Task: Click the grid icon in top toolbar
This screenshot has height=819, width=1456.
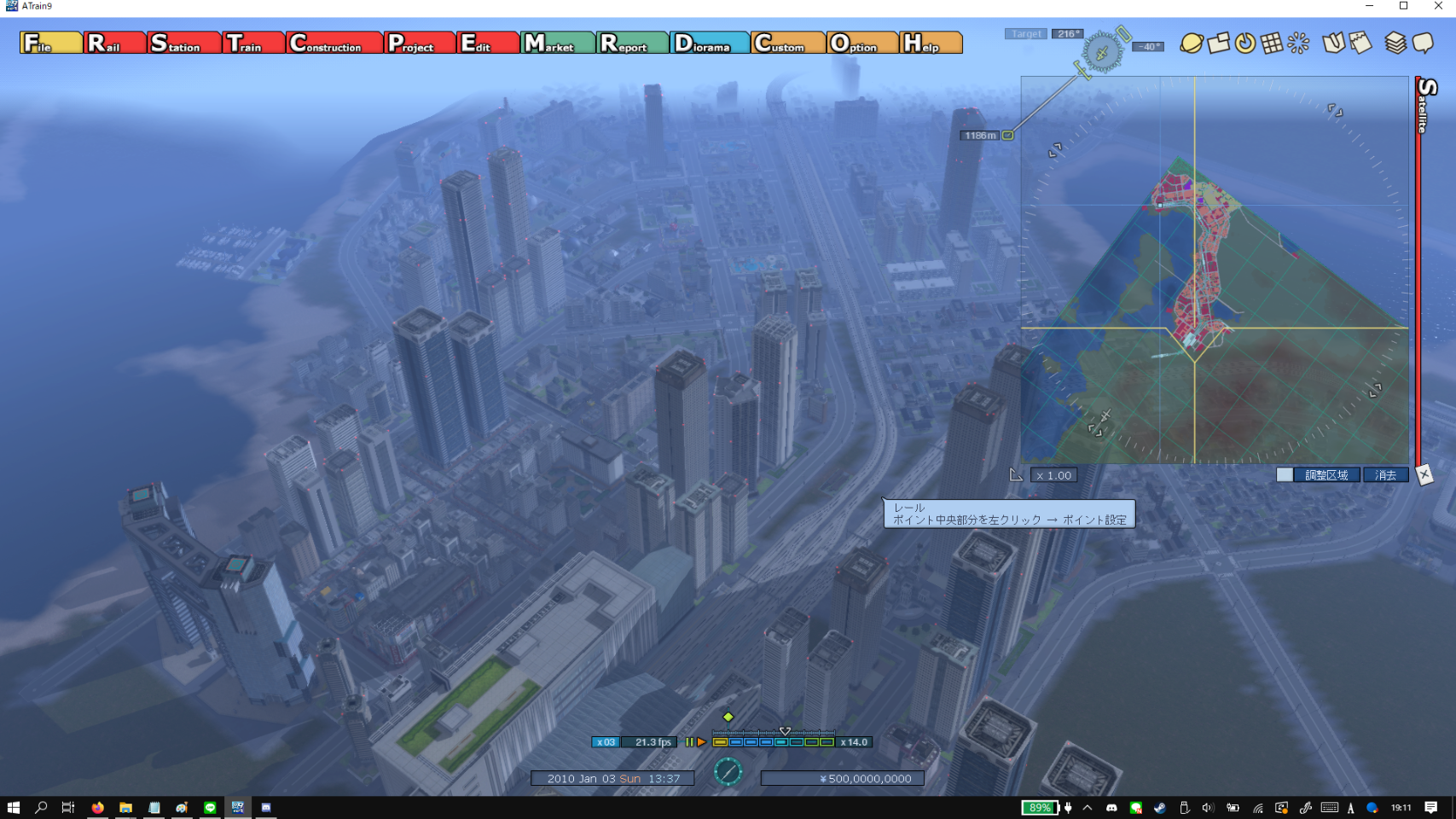Action: point(1271,43)
